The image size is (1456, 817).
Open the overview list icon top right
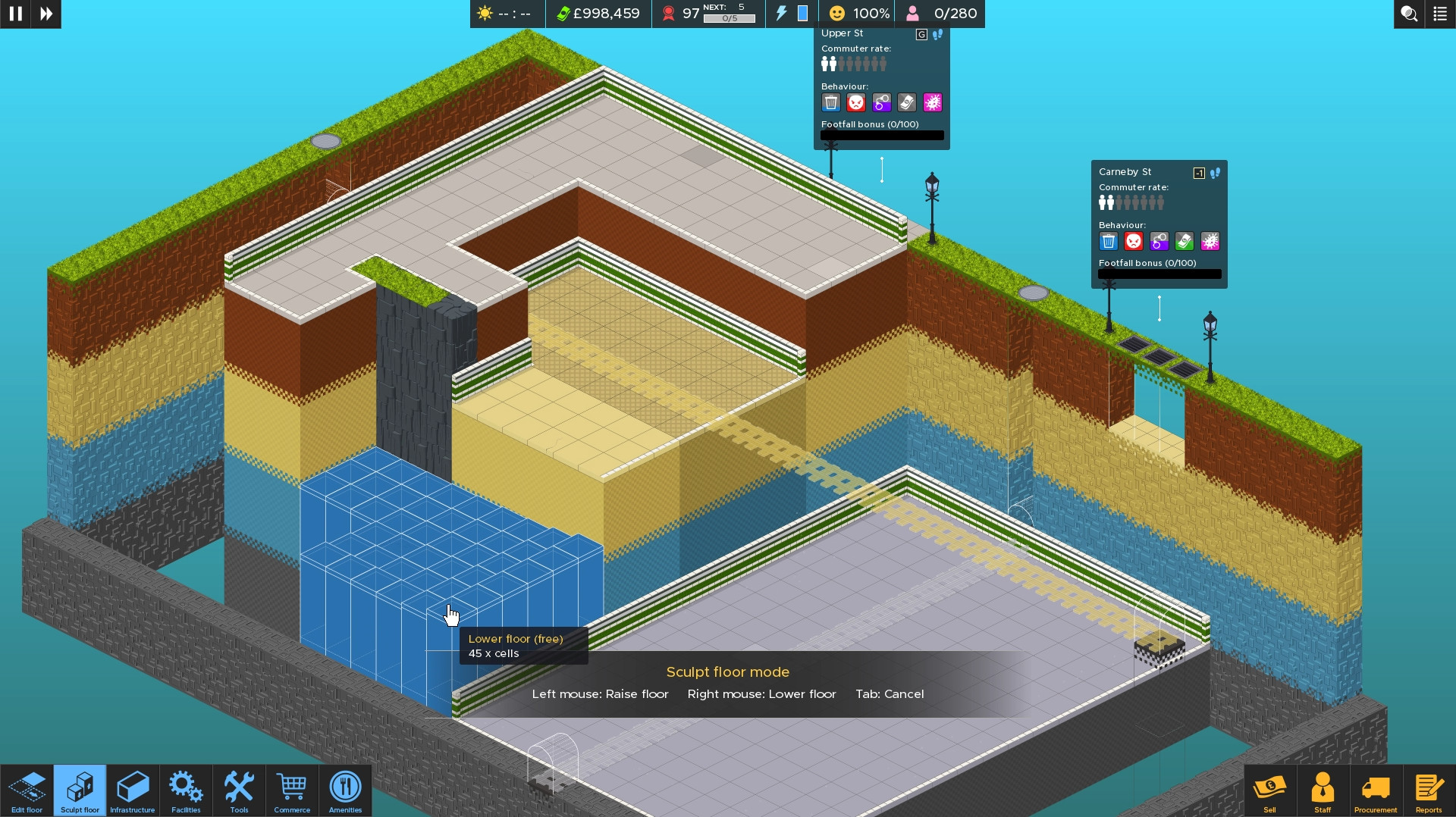point(1439,14)
